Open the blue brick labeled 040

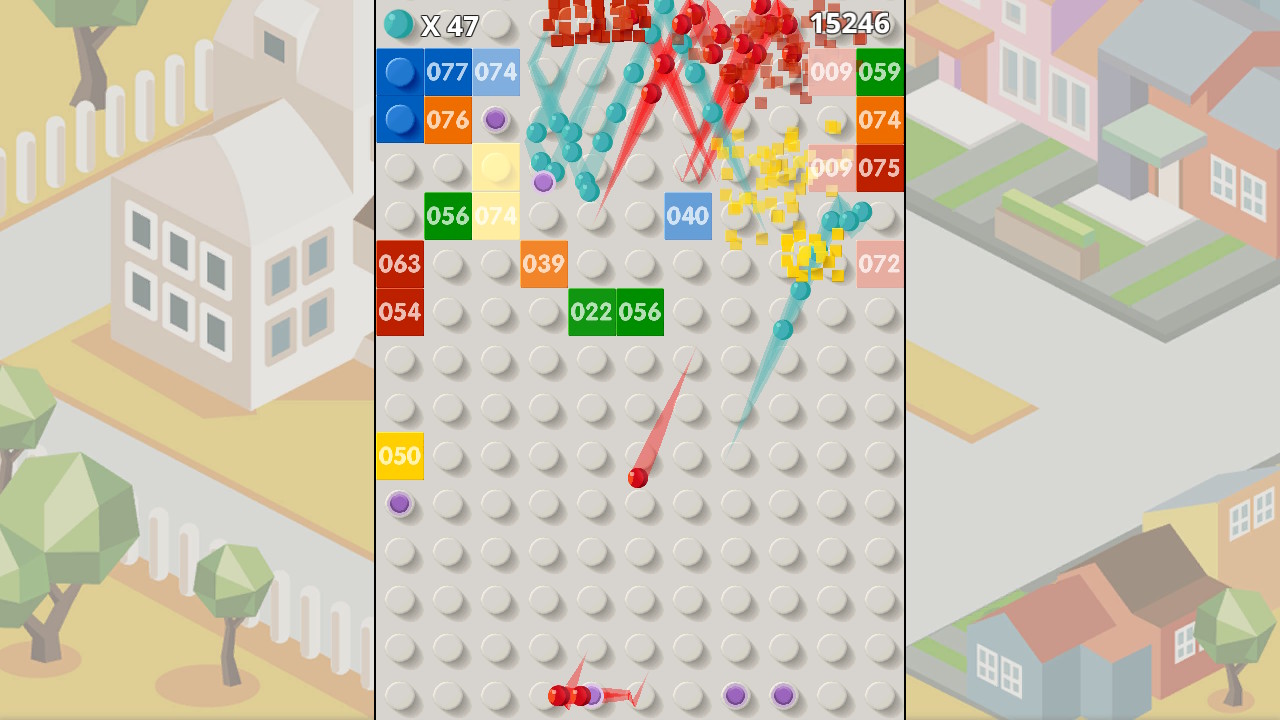pos(687,216)
